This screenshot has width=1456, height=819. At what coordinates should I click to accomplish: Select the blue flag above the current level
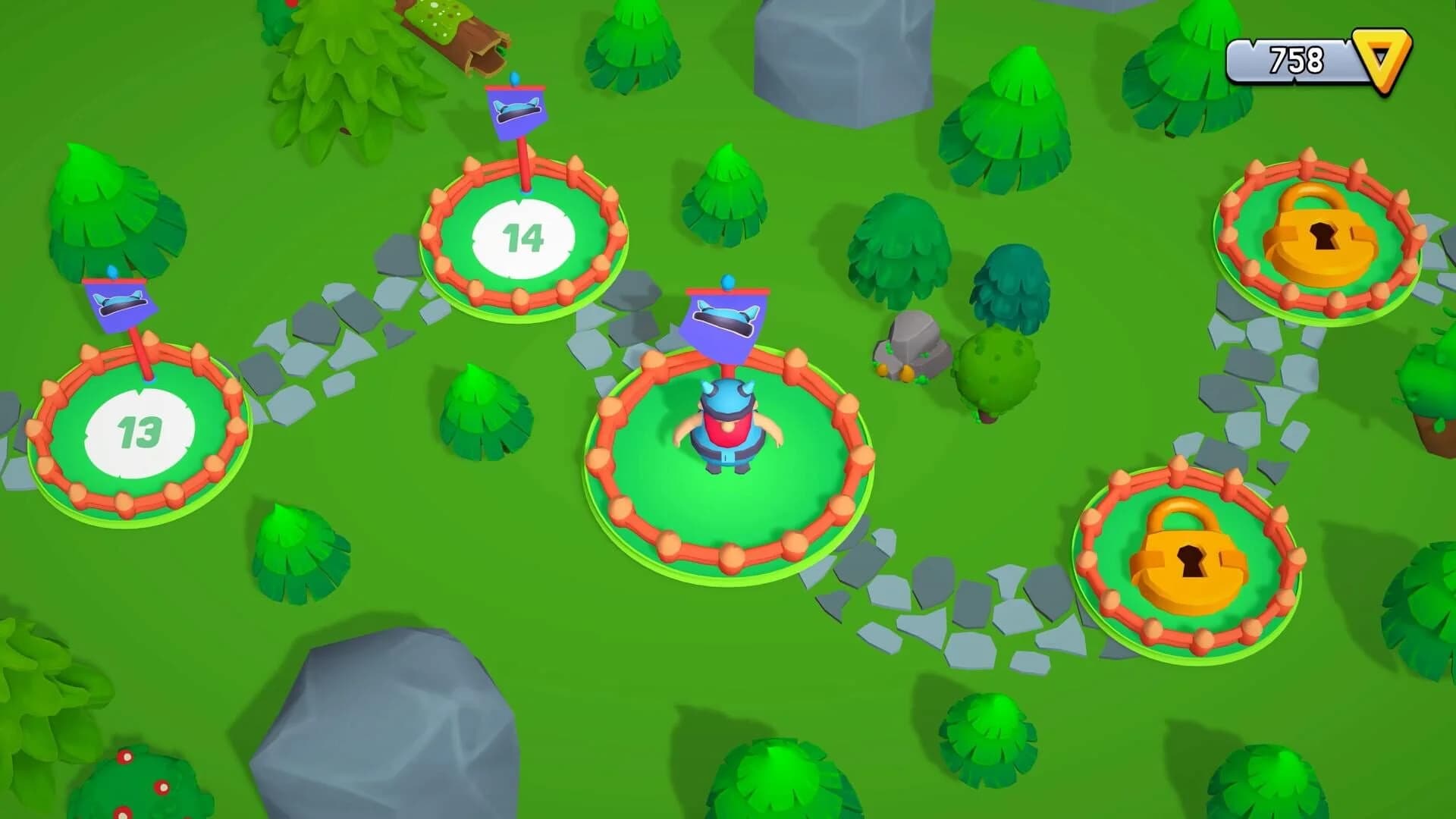(x=724, y=318)
